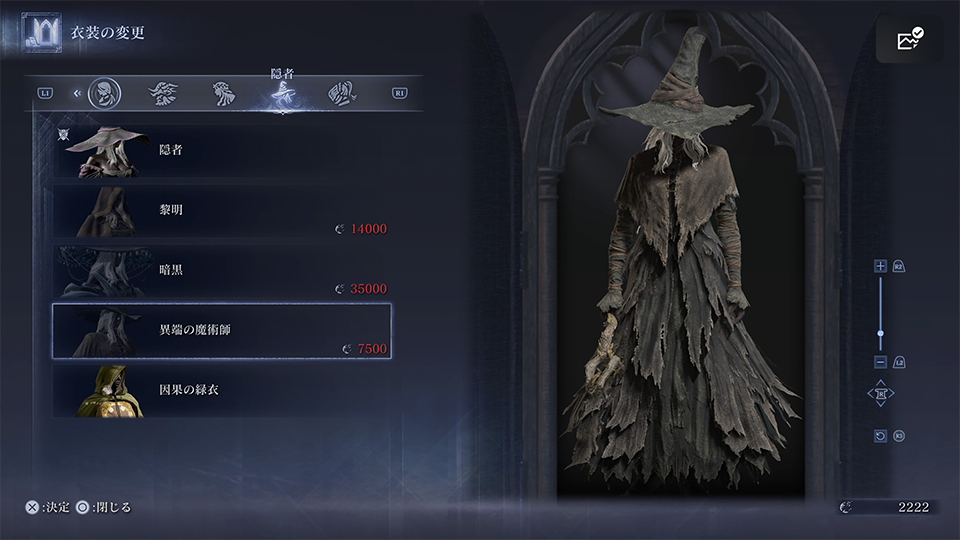
Task: Click the zoom slider handle
Action: click(x=880, y=332)
